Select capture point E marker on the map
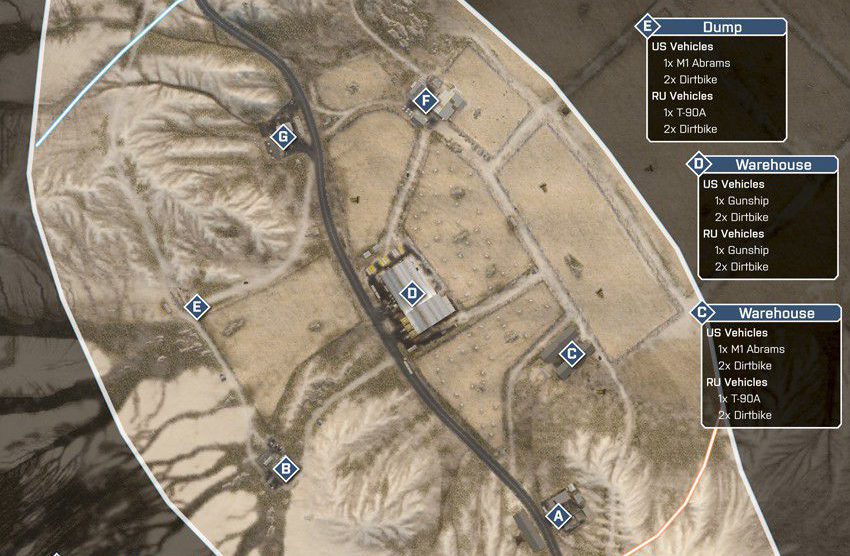Screen dimensions: 850x556 coord(197,307)
